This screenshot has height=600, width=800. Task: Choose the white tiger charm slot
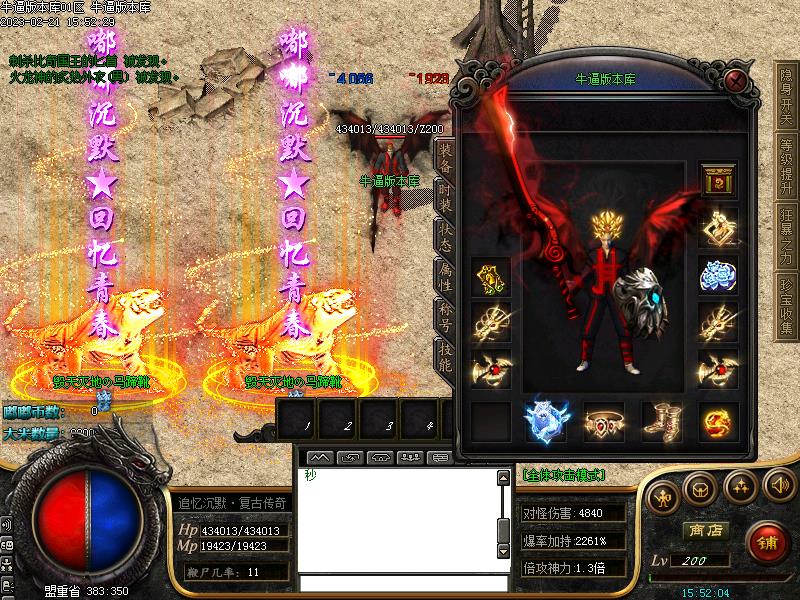pos(546,422)
